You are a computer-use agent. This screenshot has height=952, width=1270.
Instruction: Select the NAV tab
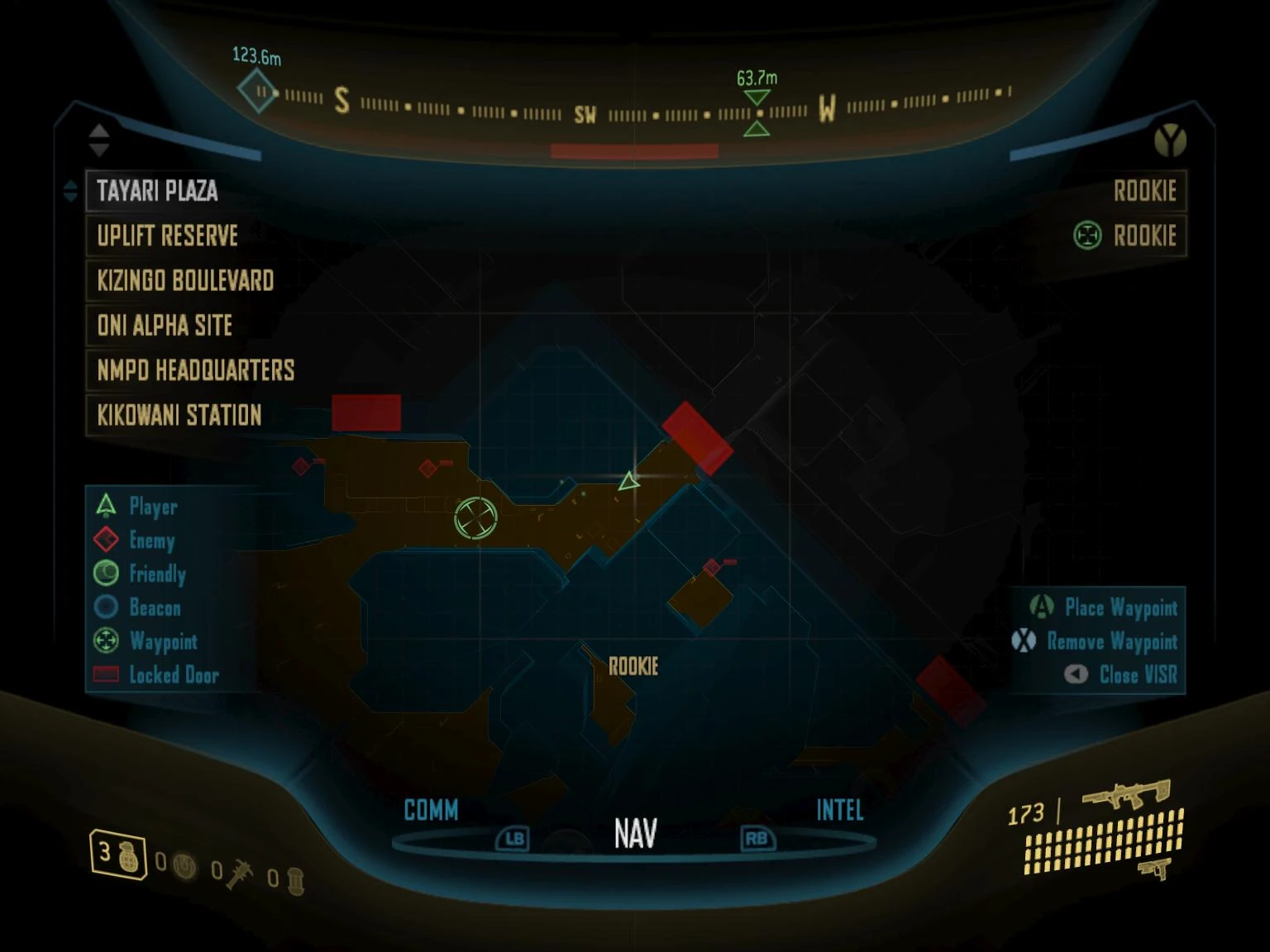point(635,833)
